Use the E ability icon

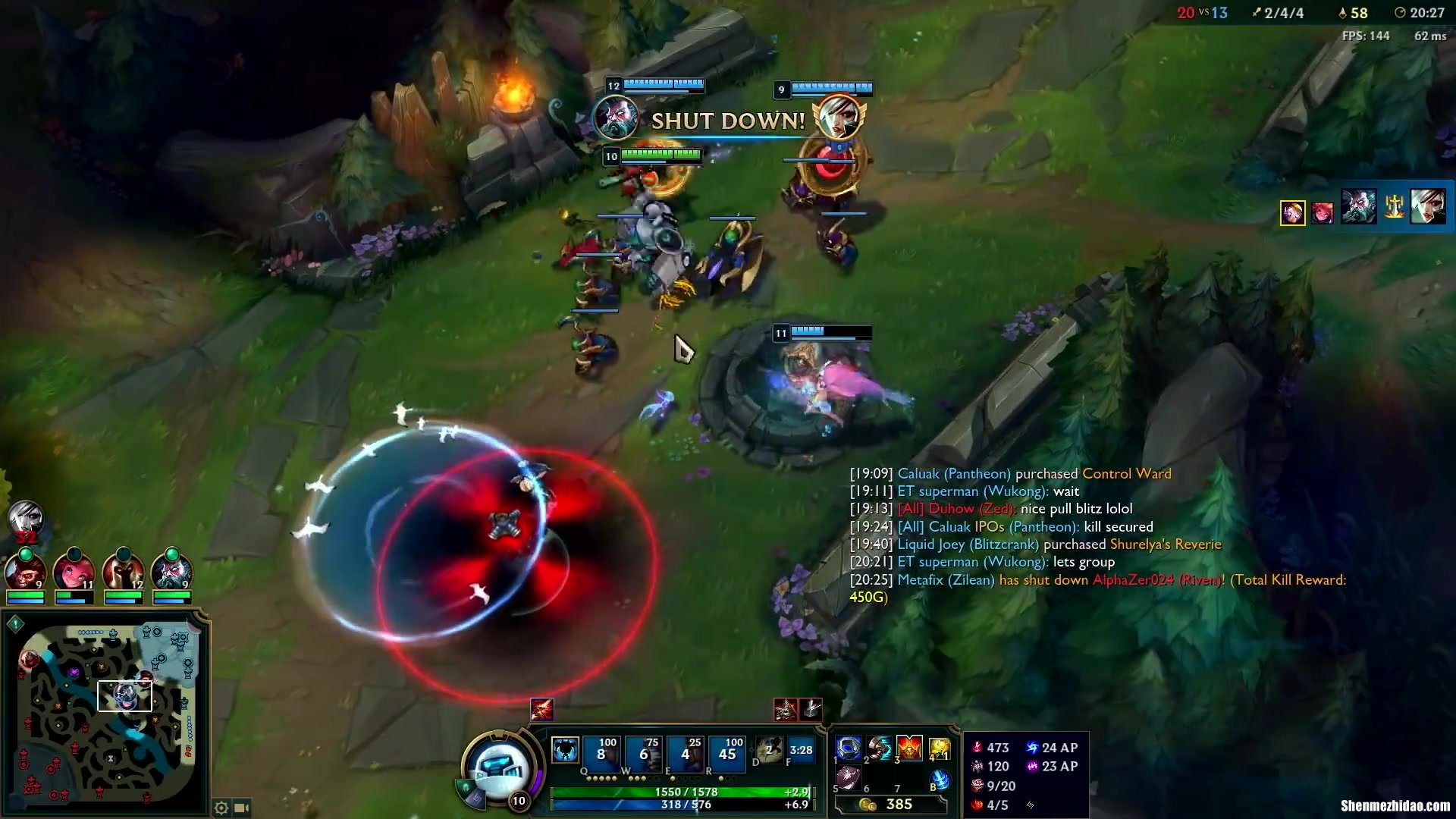click(x=686, y=752)
